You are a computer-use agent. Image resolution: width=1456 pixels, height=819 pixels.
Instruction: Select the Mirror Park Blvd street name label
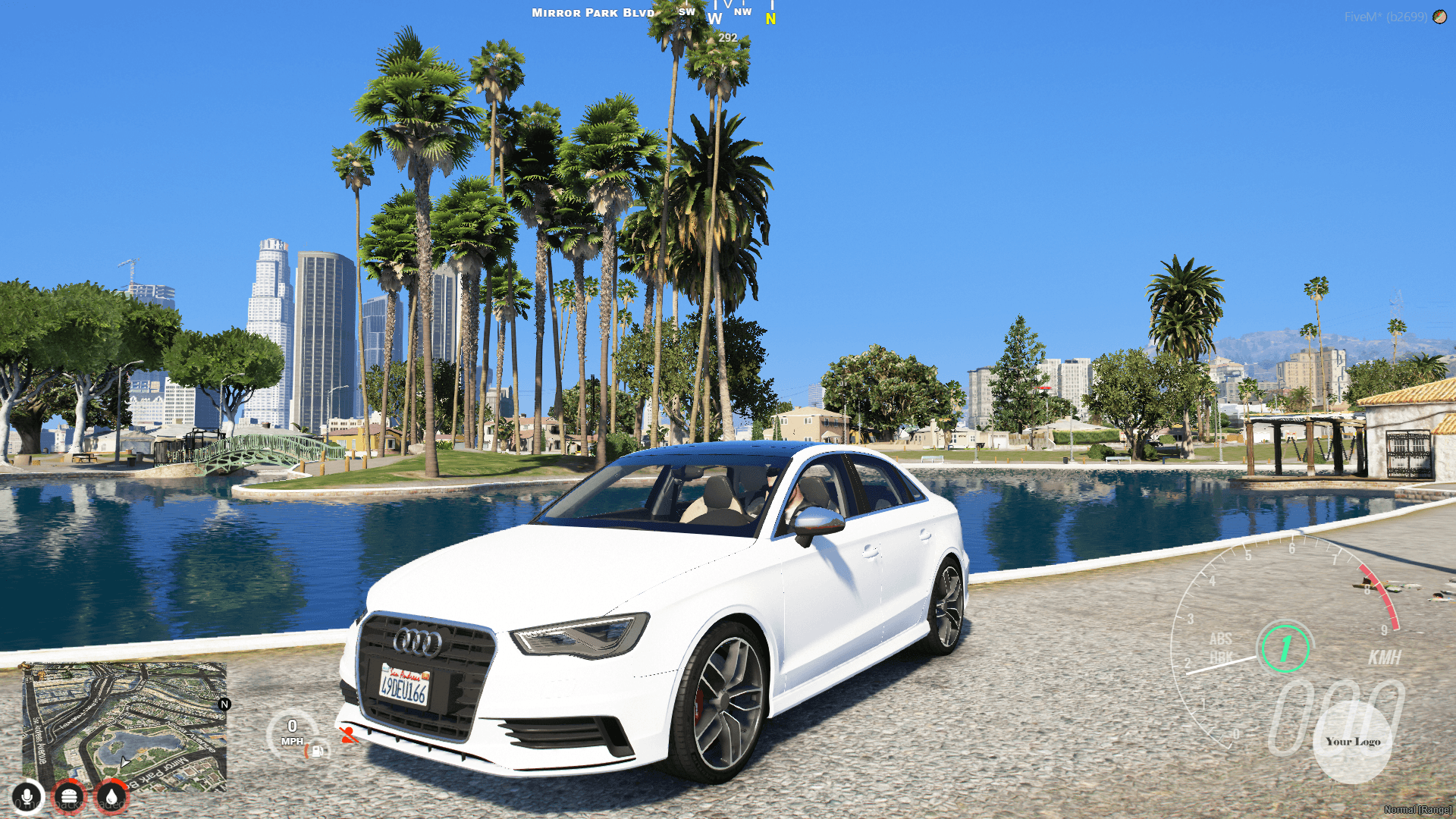[x=592, y=13]
